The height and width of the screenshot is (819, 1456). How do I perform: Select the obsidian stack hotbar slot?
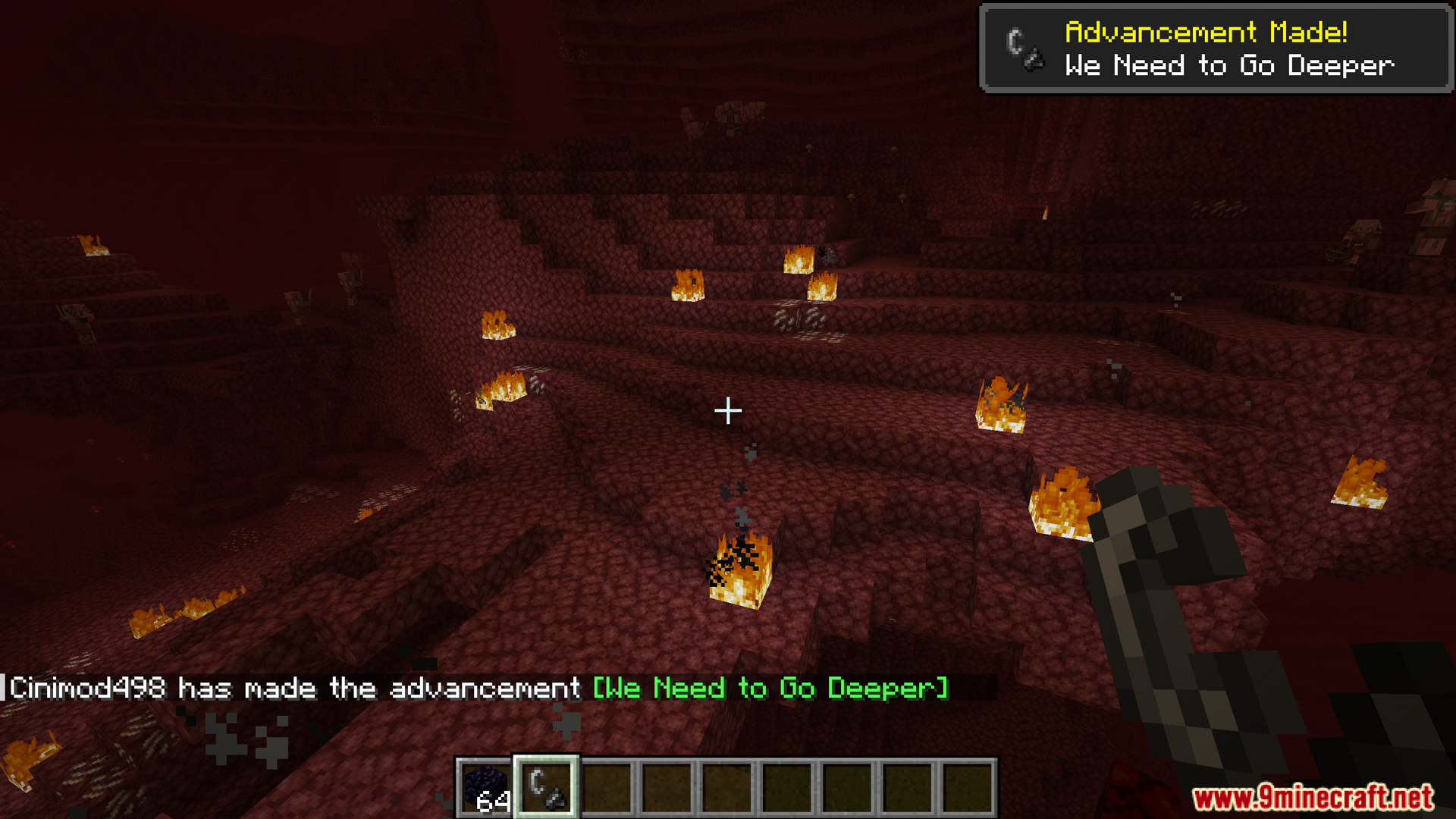click(485, 787)
